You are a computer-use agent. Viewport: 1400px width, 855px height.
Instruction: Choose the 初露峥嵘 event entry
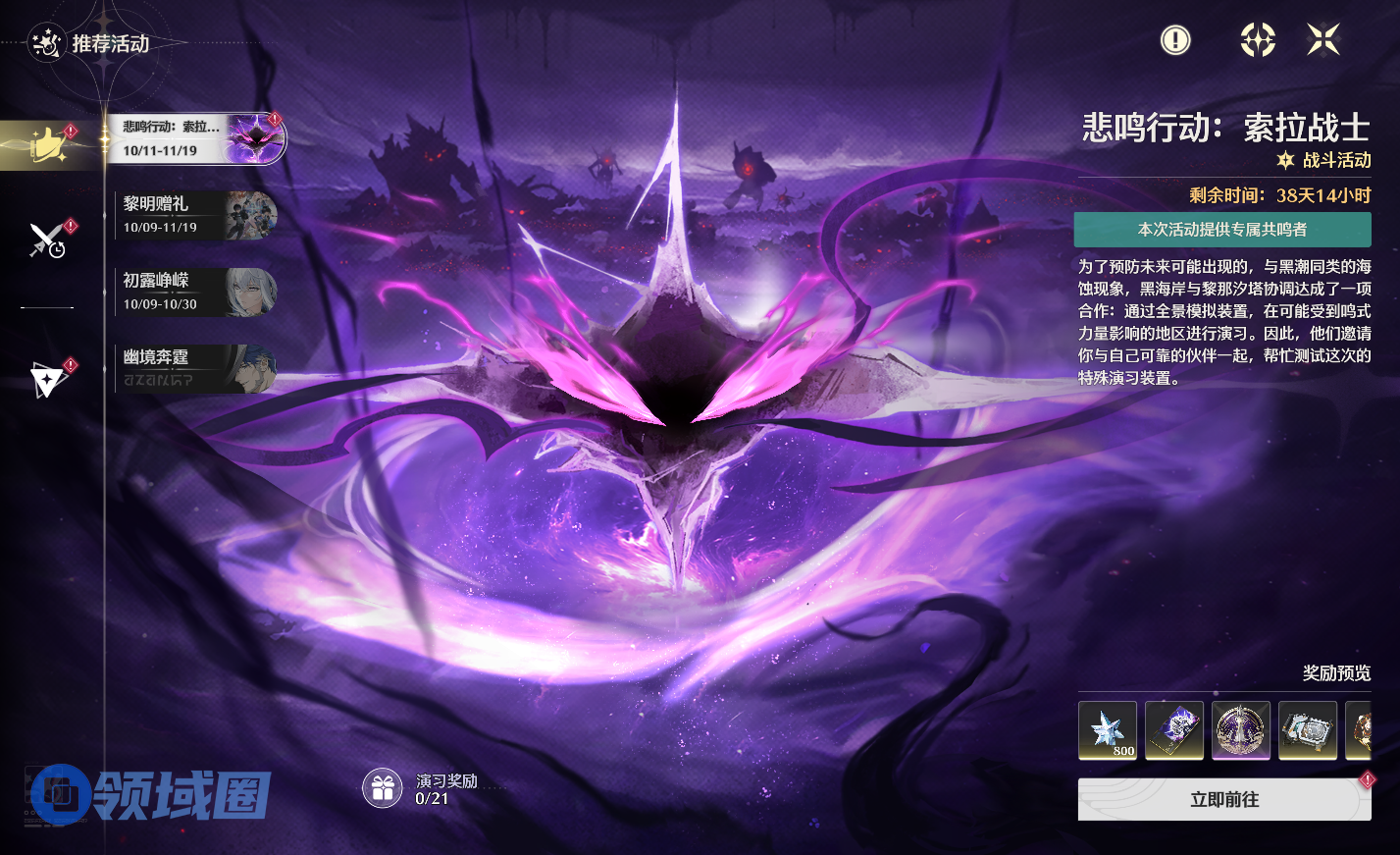pyautogui.click(x=194, y=292)
